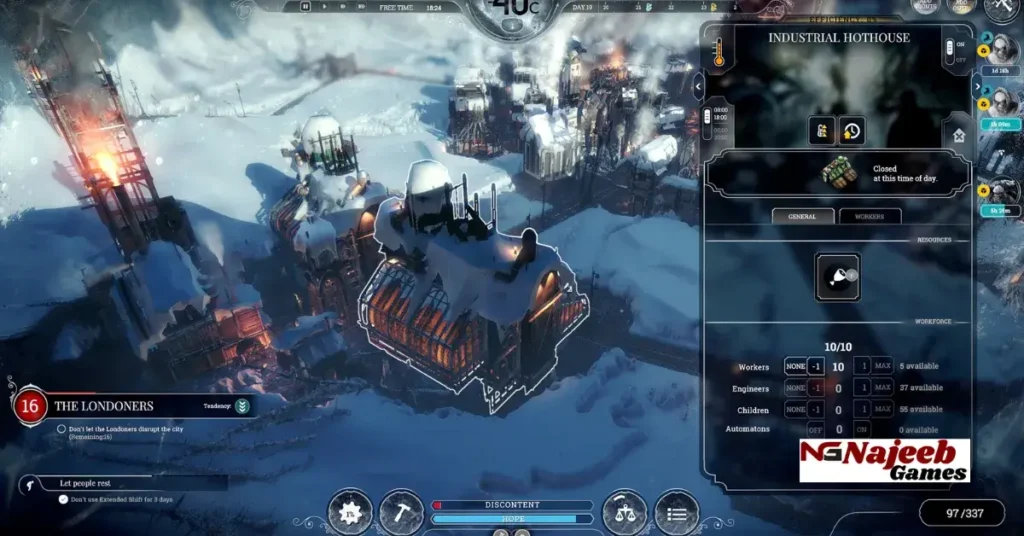Open The Londoners objective tracker
This screenshot has width=1024, height=536.
click(x=130, y=406)
